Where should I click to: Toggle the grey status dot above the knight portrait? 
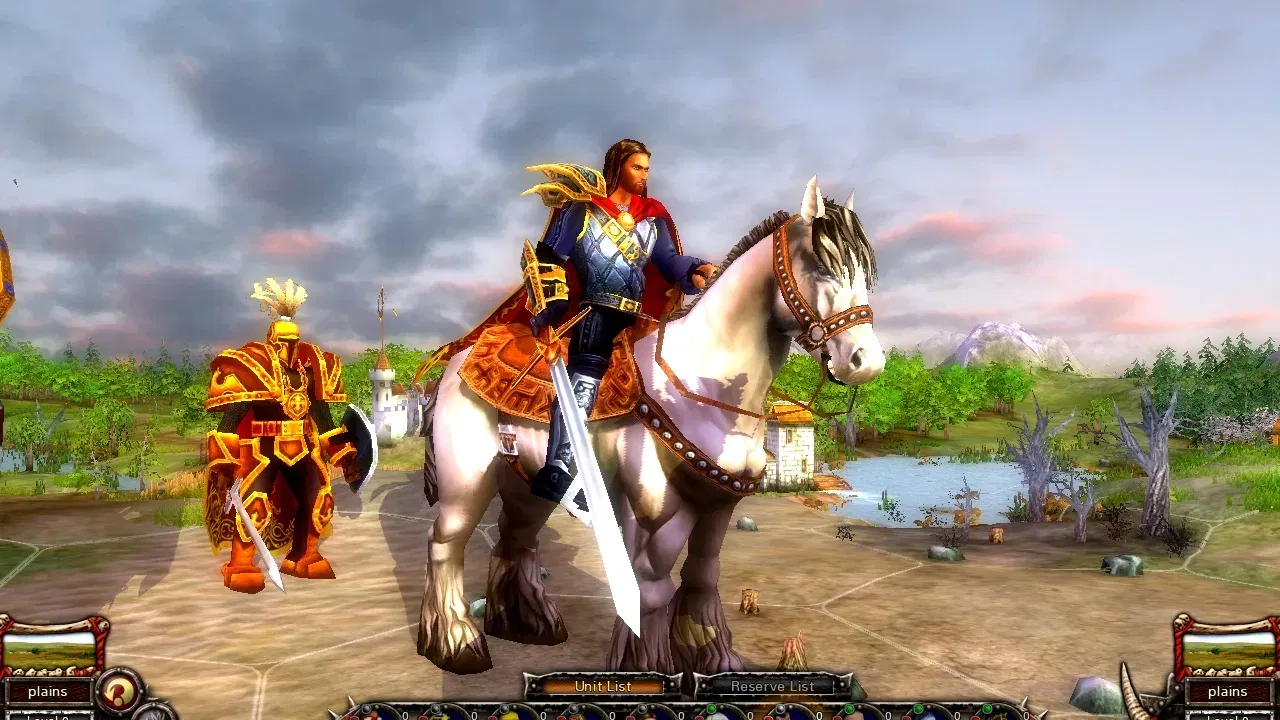click(780, 708)
